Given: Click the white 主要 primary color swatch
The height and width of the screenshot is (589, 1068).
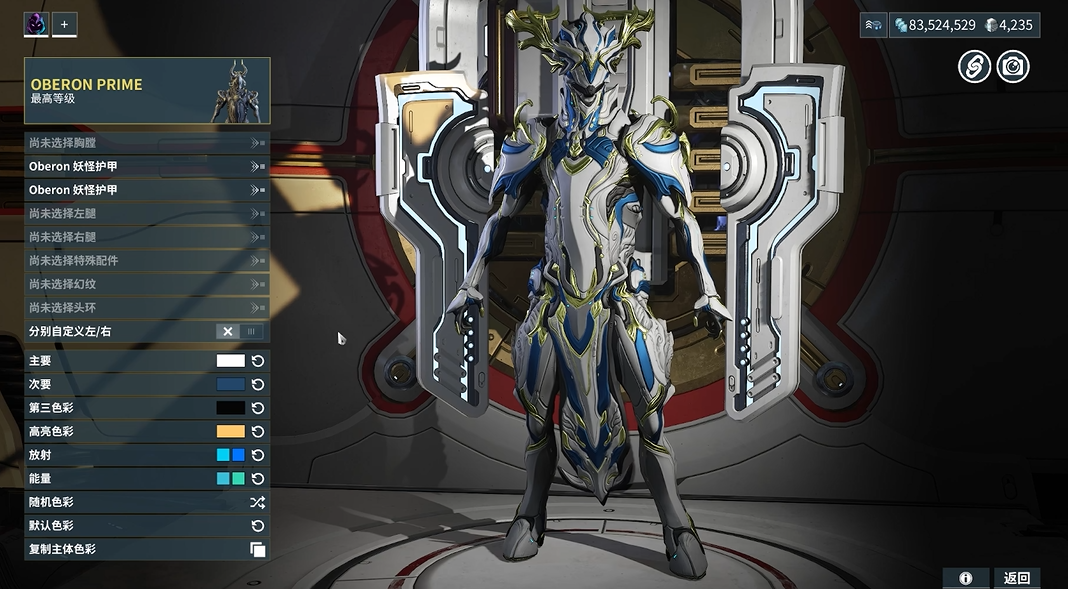Looking at the screenshot, I should [x=231, y=361].
